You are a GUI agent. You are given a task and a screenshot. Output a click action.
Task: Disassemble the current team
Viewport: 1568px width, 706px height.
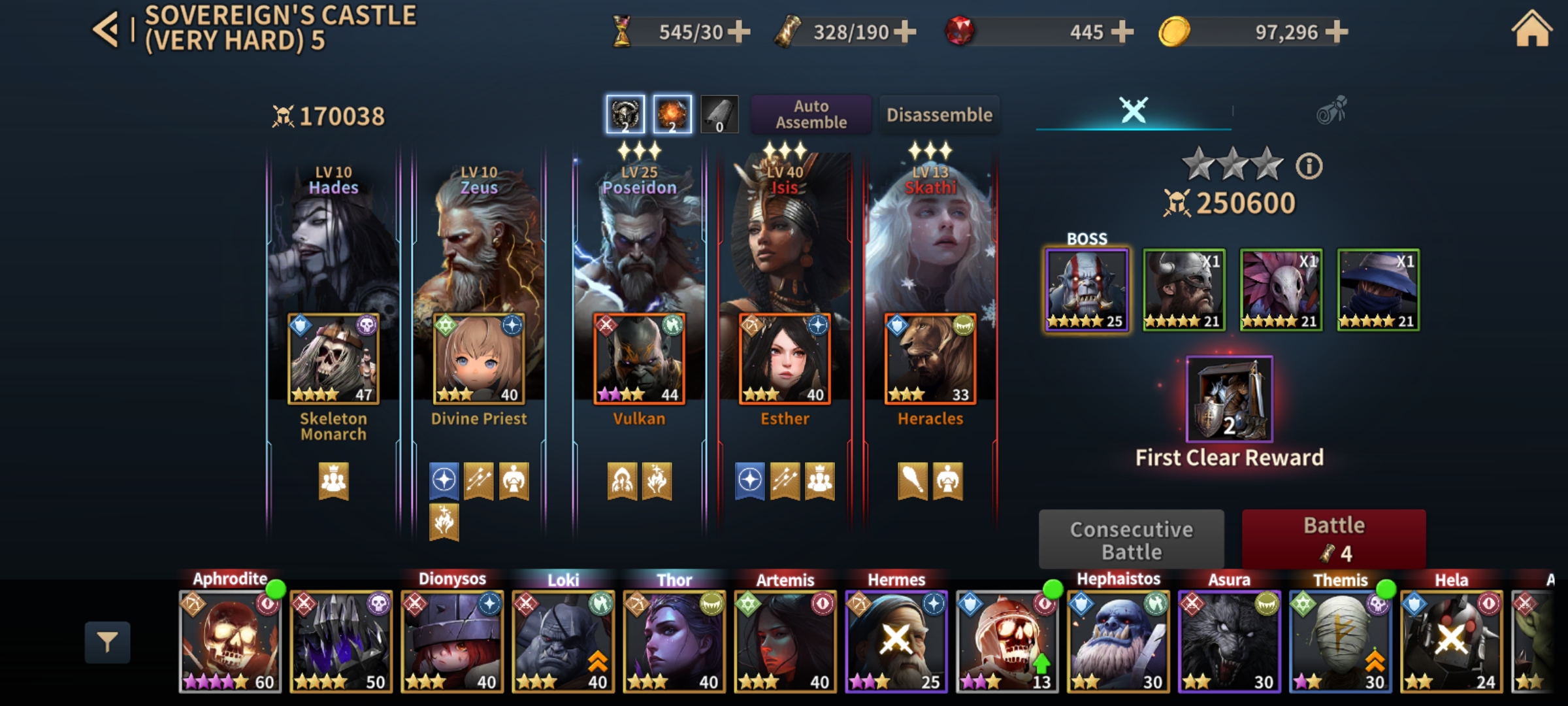(x=939, y=115)
